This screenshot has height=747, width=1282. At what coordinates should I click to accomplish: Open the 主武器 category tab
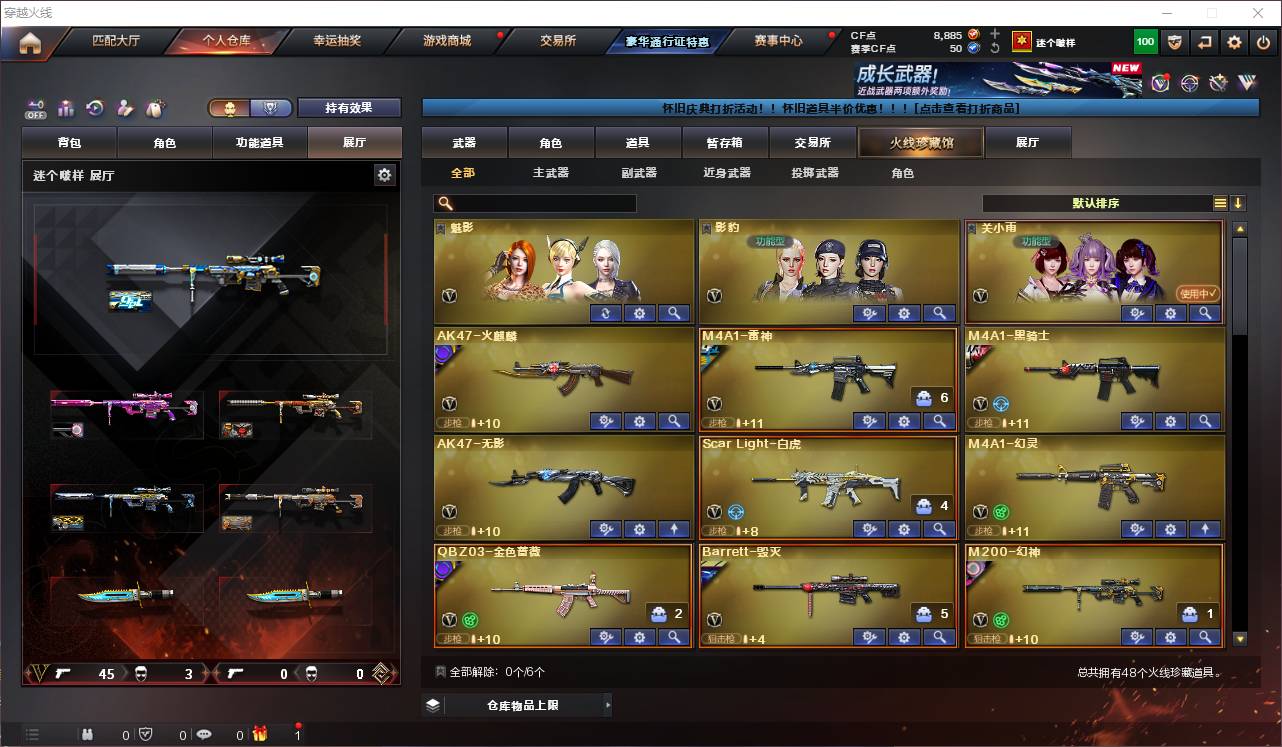553,172
